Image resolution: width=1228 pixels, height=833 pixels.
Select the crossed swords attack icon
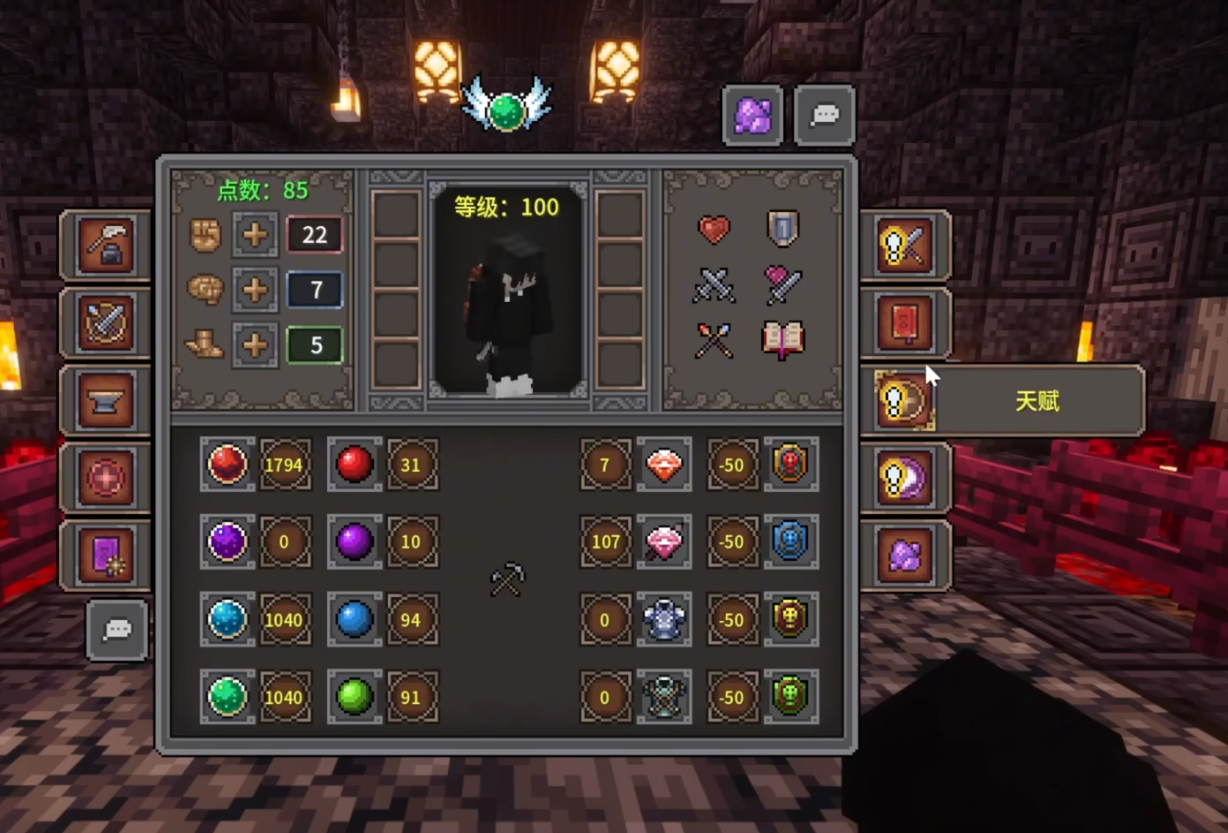coord(714,286)
